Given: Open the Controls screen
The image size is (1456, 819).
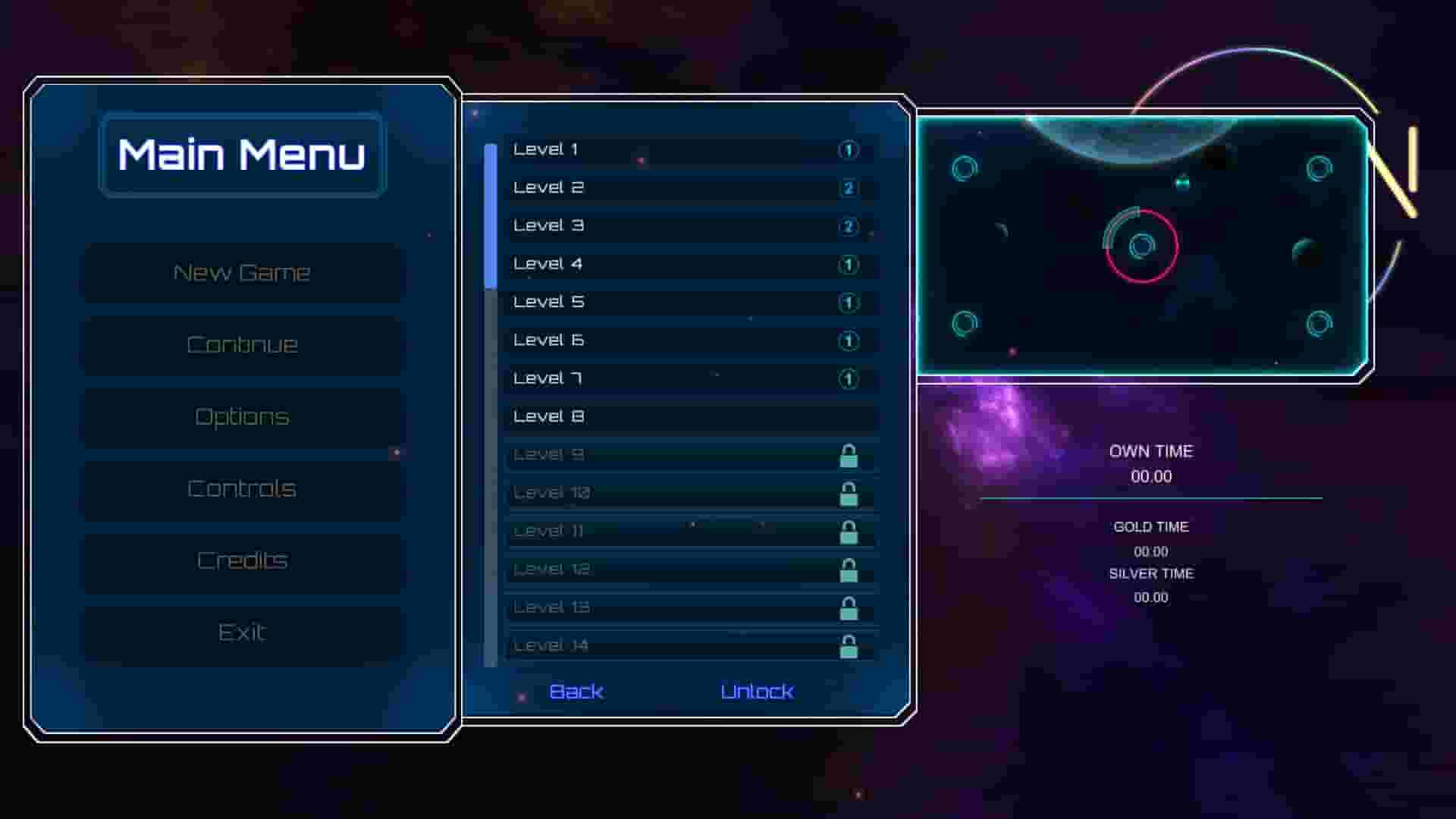Looking at the screenshot, I should click(242, 489).
